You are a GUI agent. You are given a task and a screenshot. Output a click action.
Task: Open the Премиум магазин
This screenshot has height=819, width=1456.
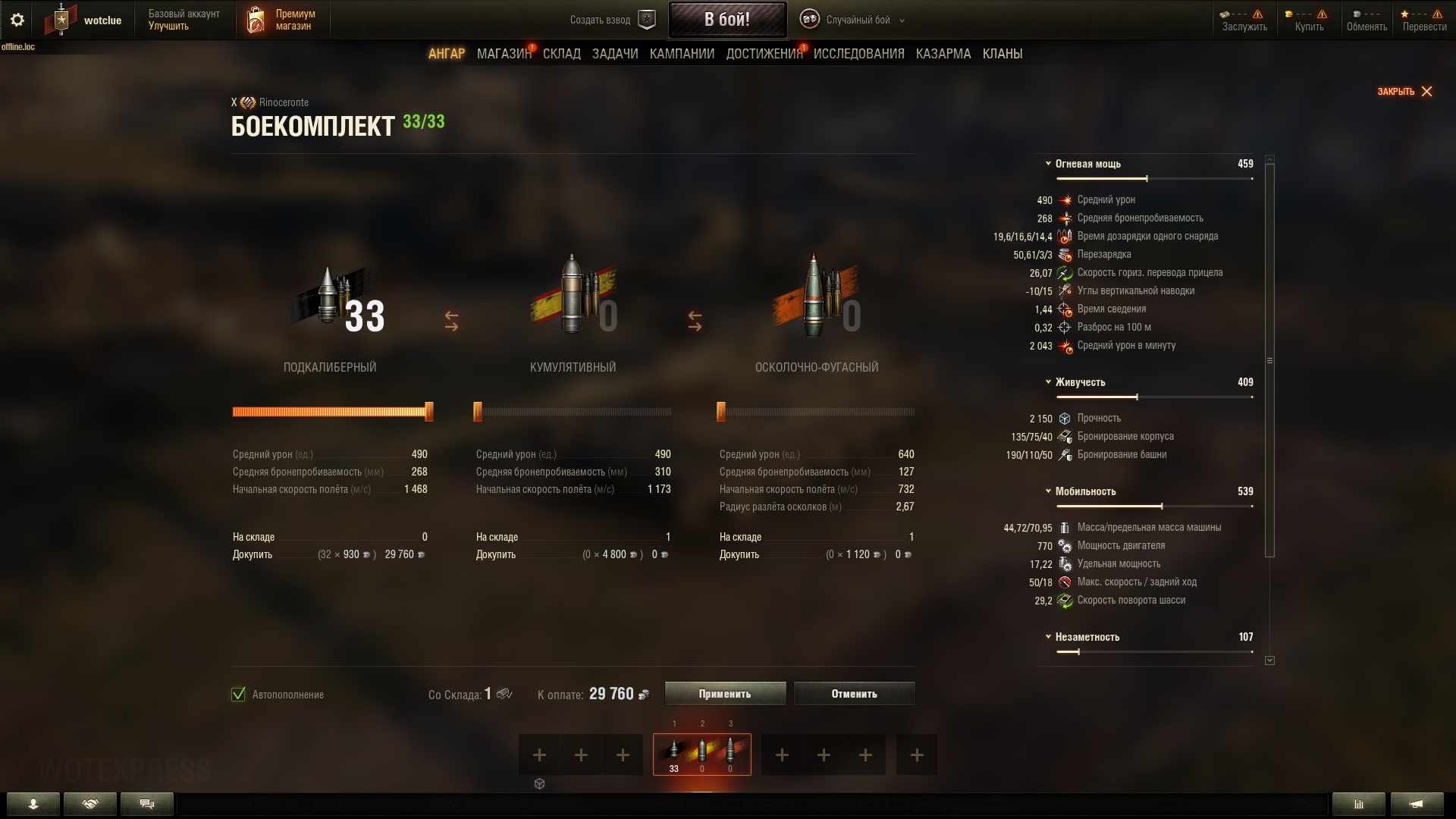pos(281,20)
